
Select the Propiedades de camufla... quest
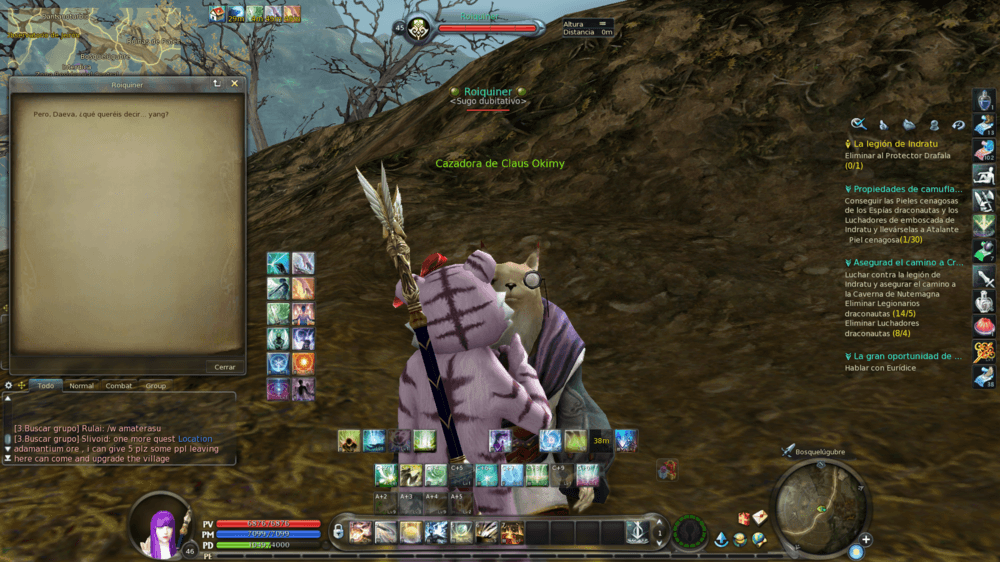(x=907, y=188)
